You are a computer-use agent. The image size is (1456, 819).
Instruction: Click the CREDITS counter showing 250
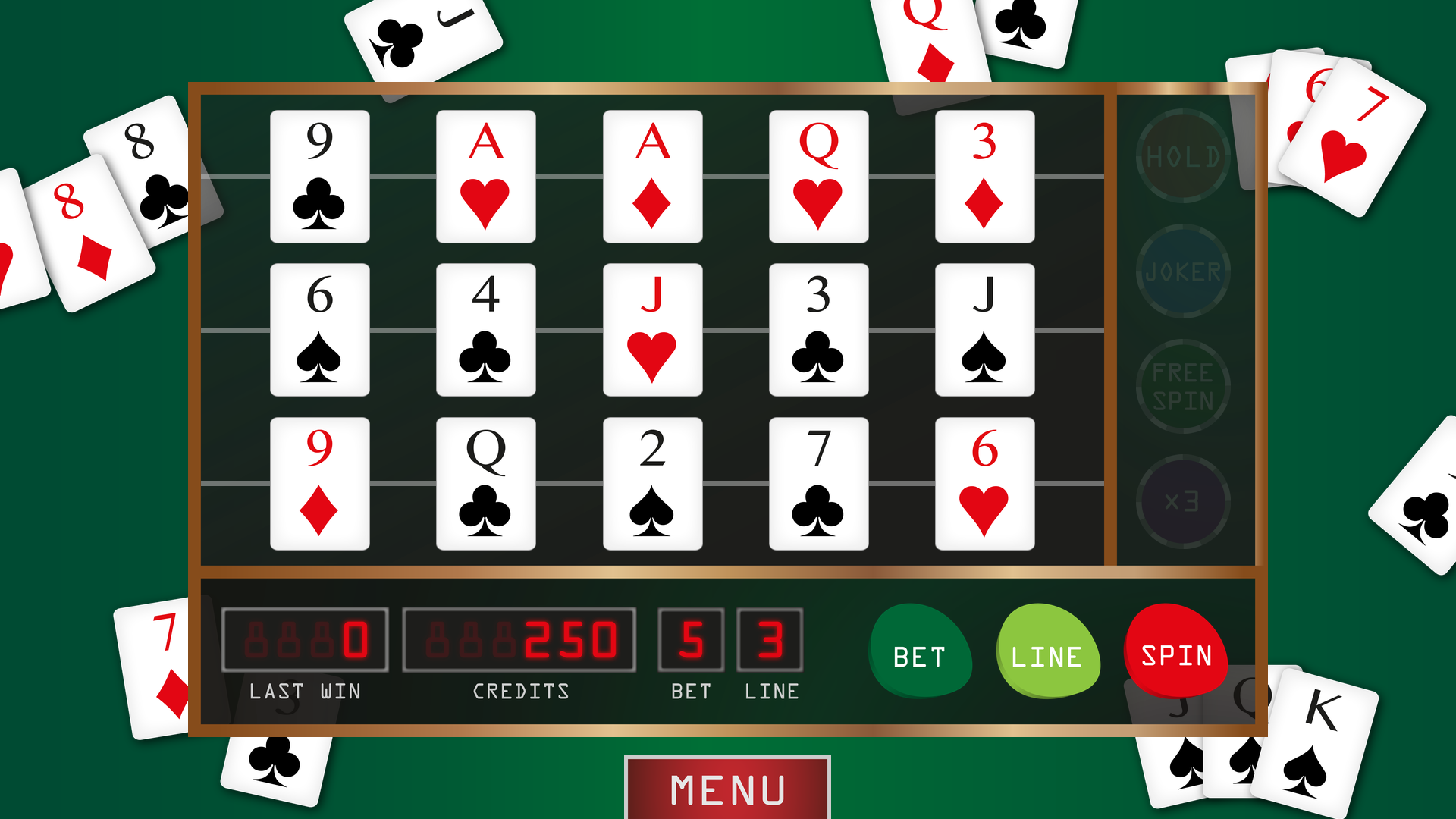(520, 641)
